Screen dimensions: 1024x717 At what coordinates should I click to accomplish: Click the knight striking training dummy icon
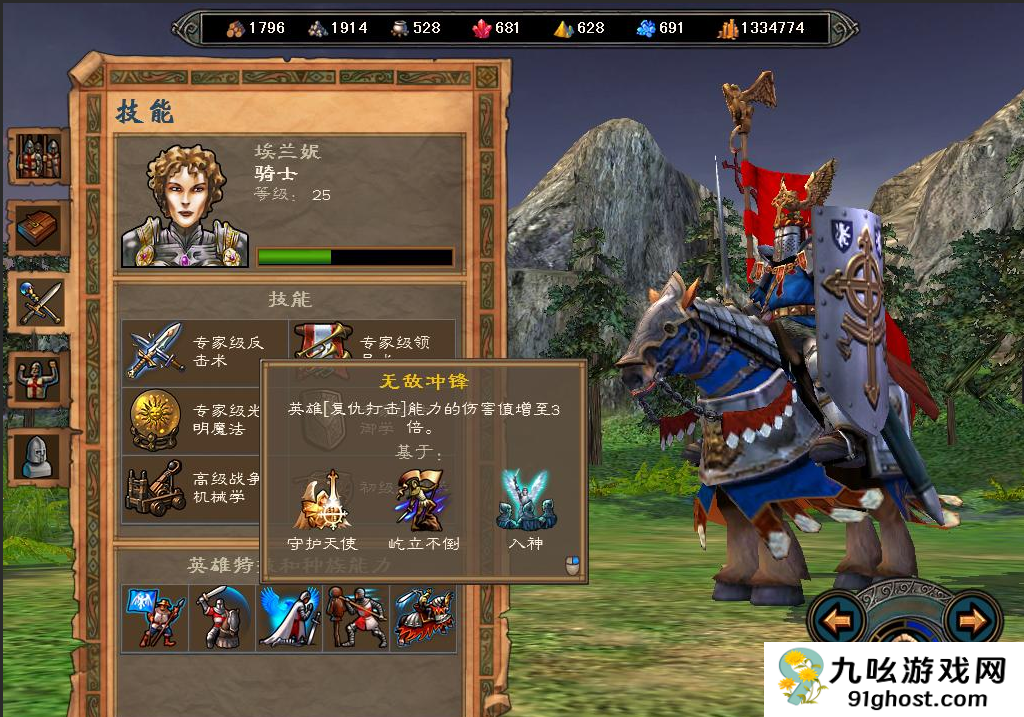[x=355, y=617]
